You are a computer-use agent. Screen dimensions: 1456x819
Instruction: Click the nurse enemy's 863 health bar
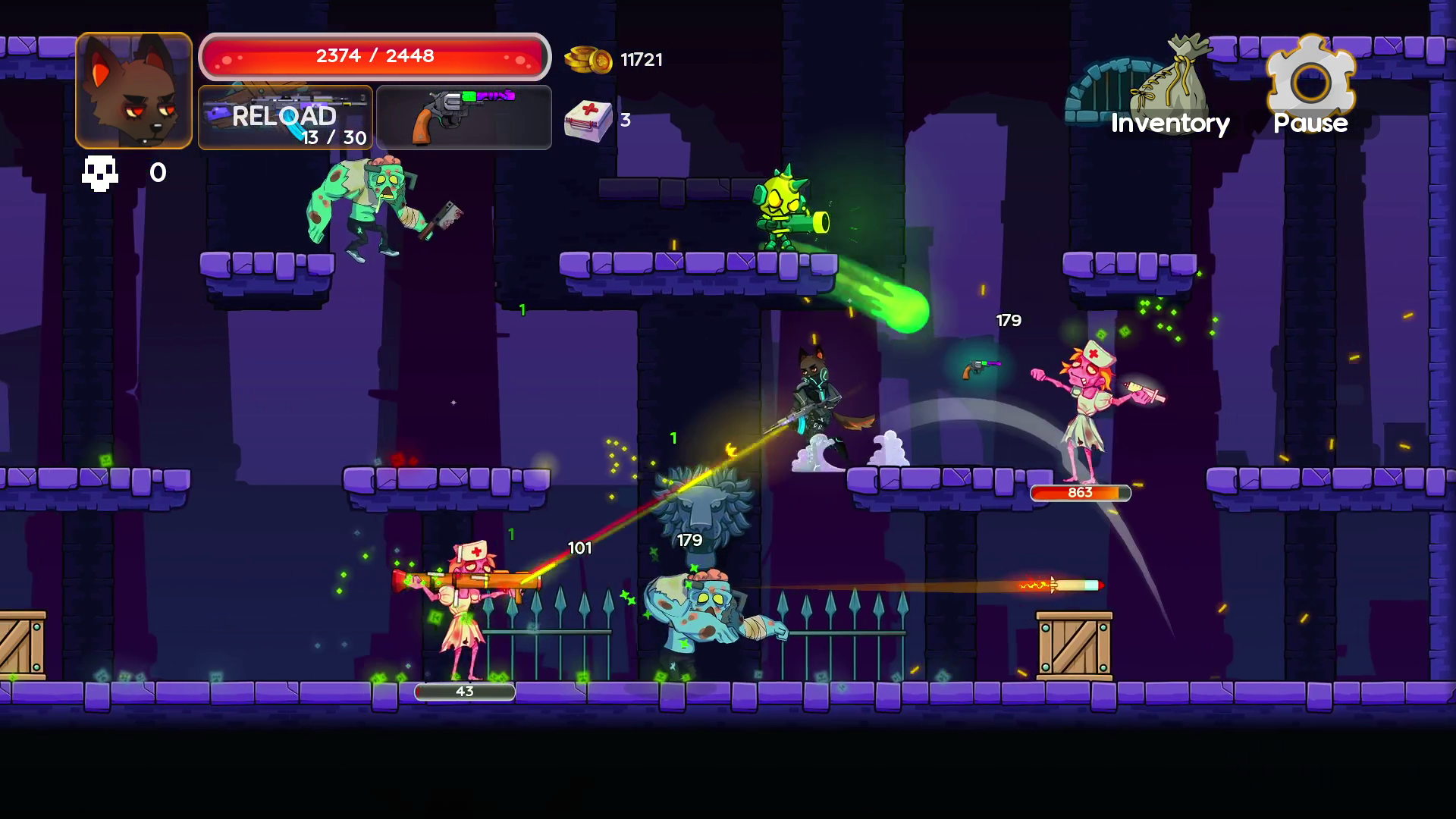click(x=1079, y=493)
